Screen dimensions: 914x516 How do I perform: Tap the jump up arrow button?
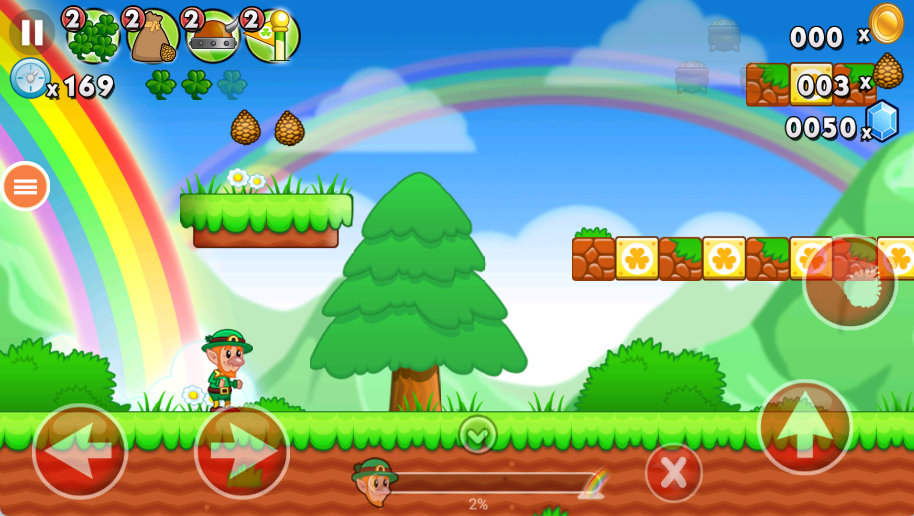click(805, 427)
